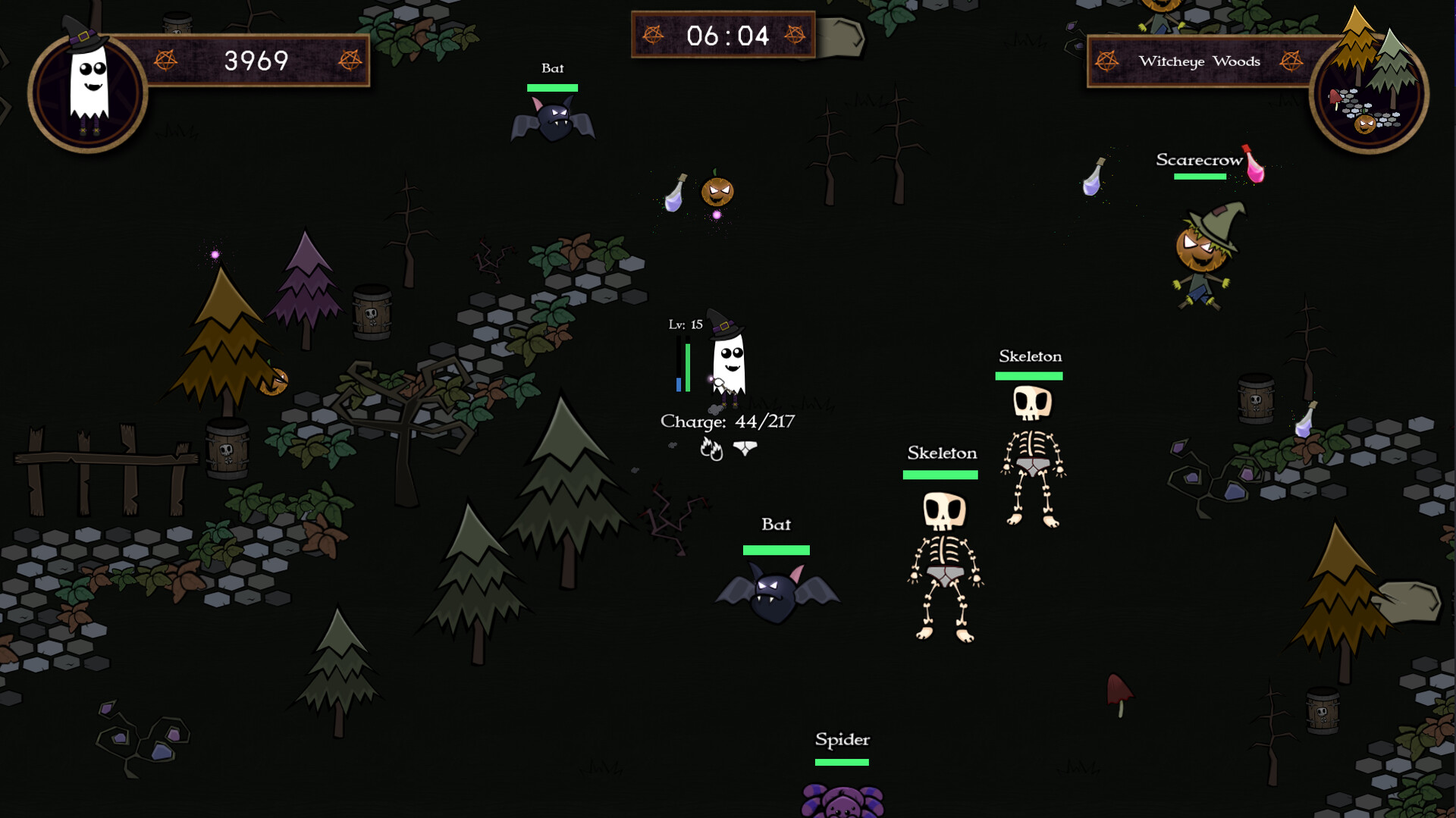
Task: Click the Spider's green health bar
Action: pyautogui.click(x=843, y=760)
